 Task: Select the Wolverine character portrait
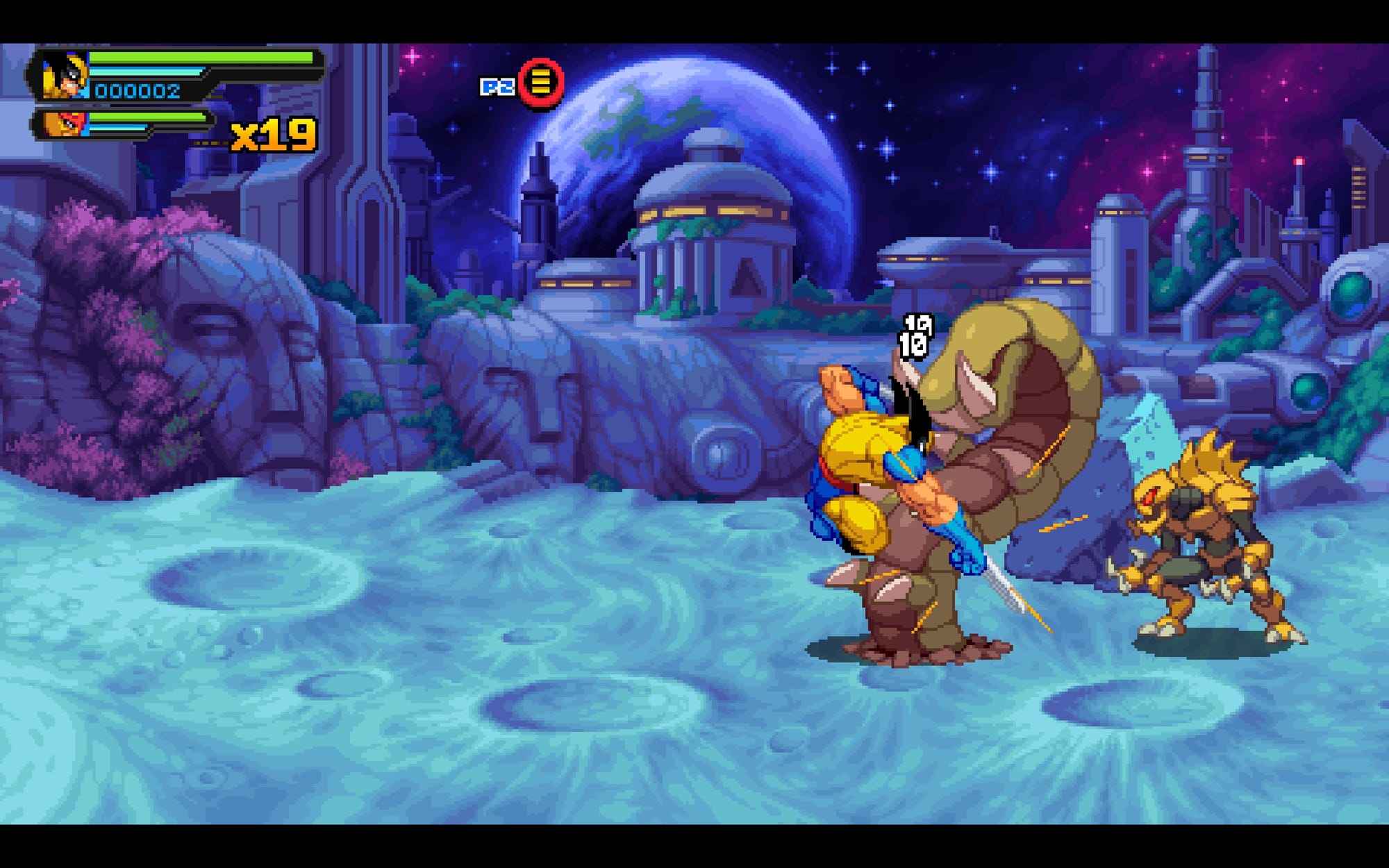64,76
